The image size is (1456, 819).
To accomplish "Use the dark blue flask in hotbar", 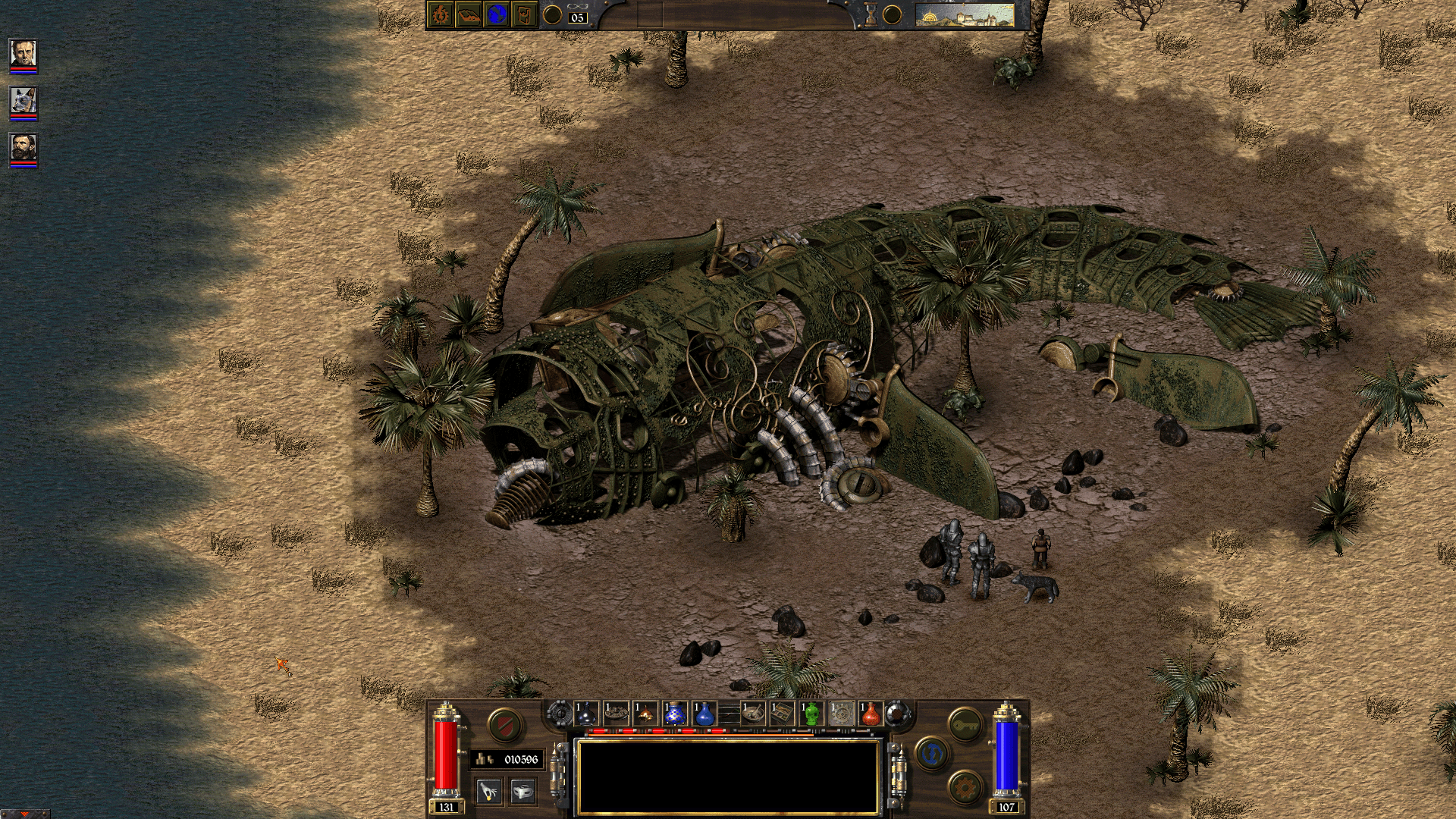I will (587, 714).
